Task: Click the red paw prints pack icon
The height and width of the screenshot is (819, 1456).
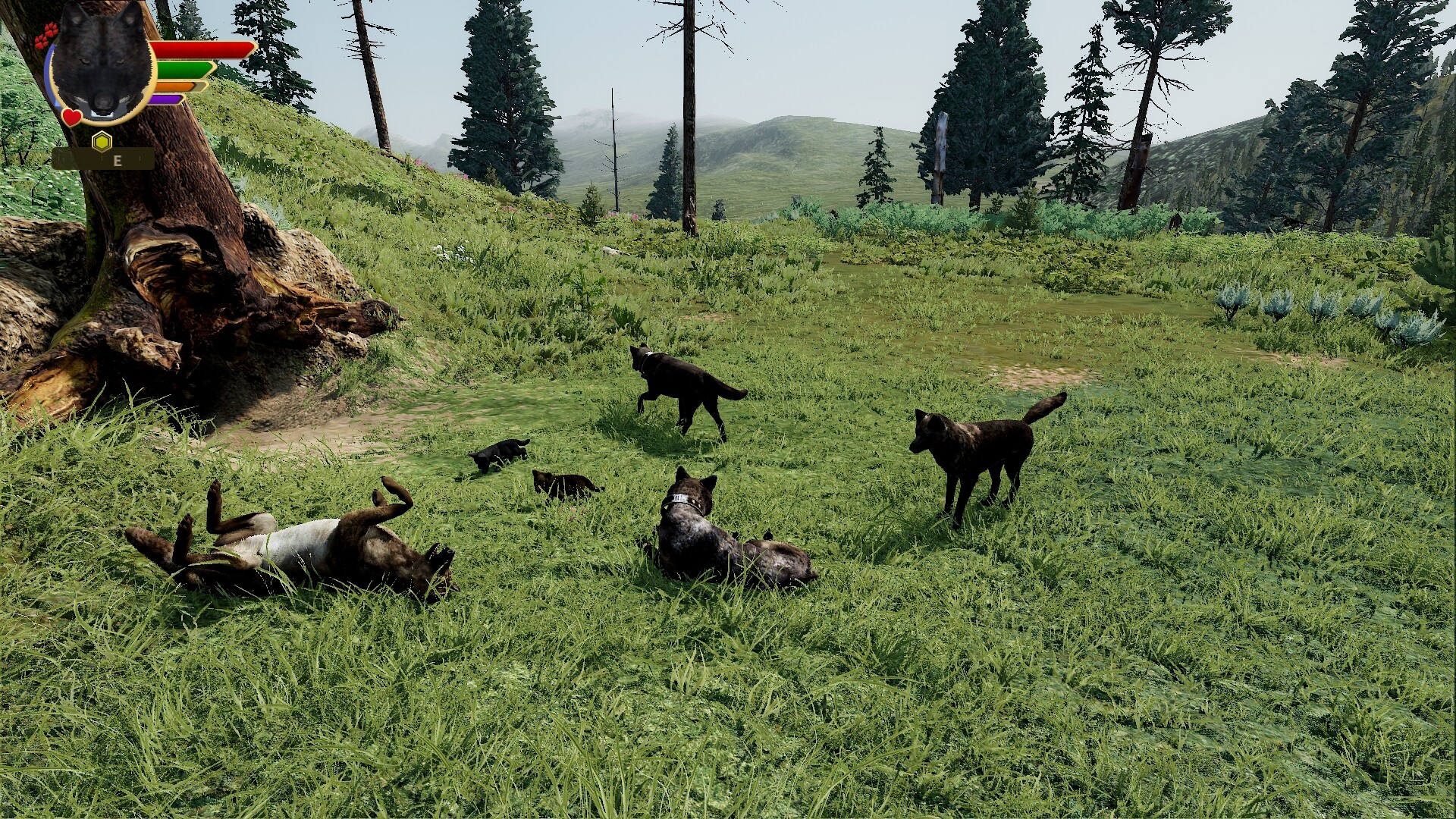Action: click(x=45, y=36)
